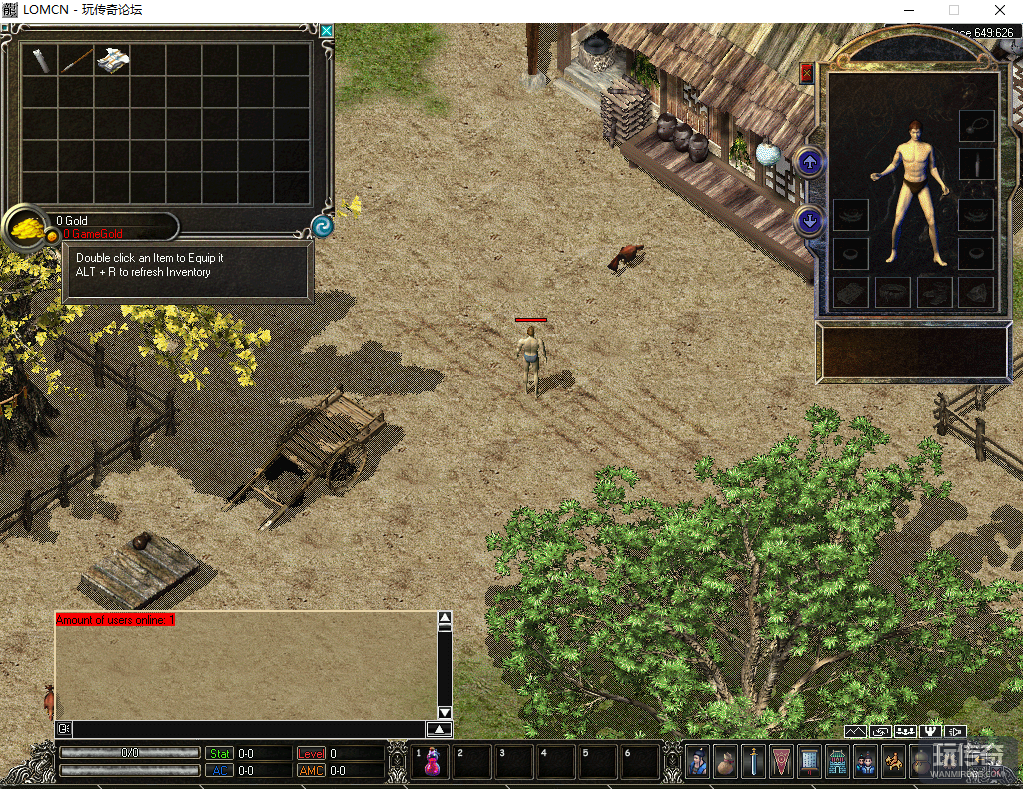Click the blue down-arrow button on character panel
The height and width of the screenshot is (789, 1023).
click(x=809, y=221)
